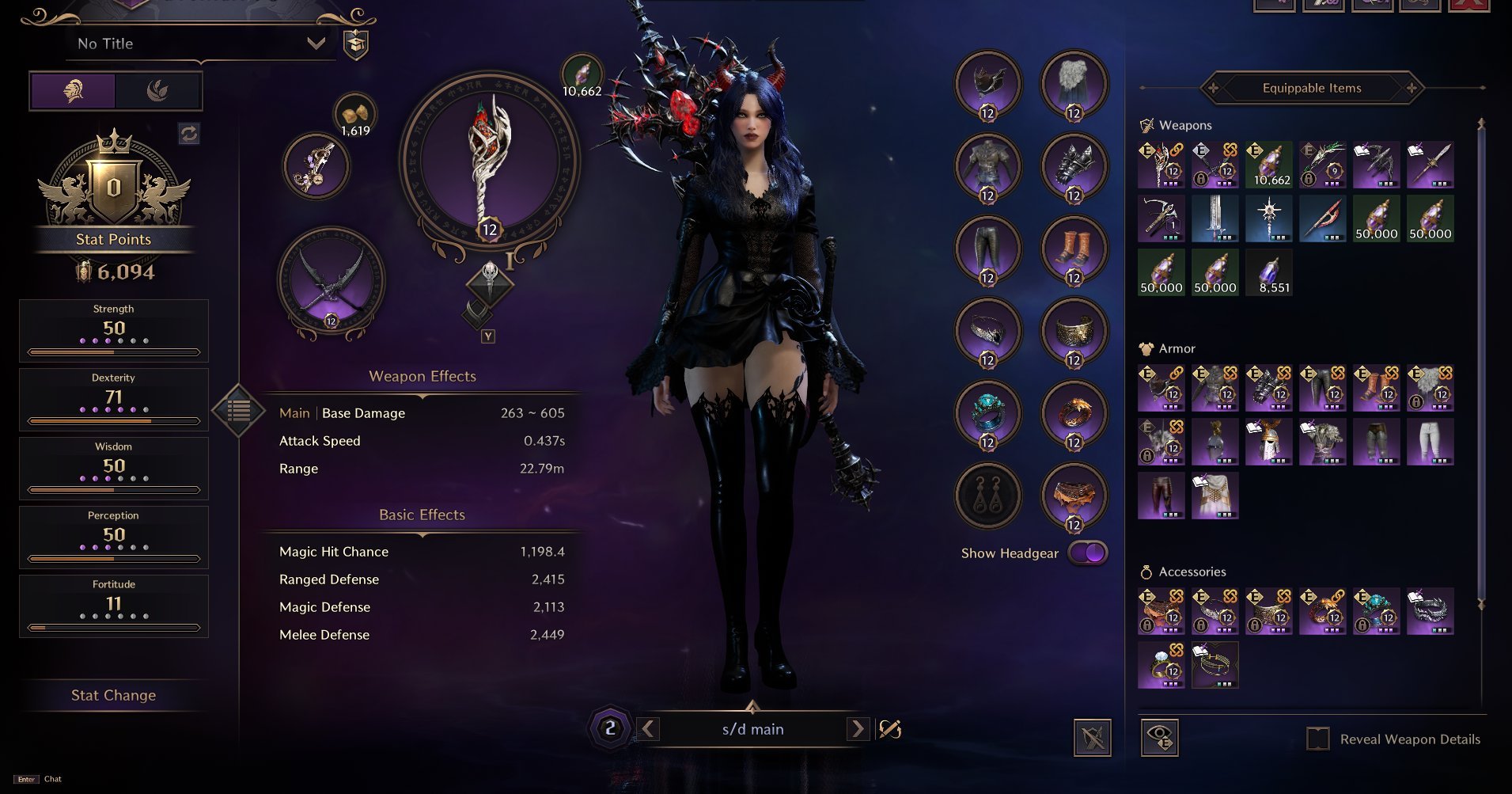Click the equipped cloak slot
Screen dimensions: 1512x794
[1074, 83]
